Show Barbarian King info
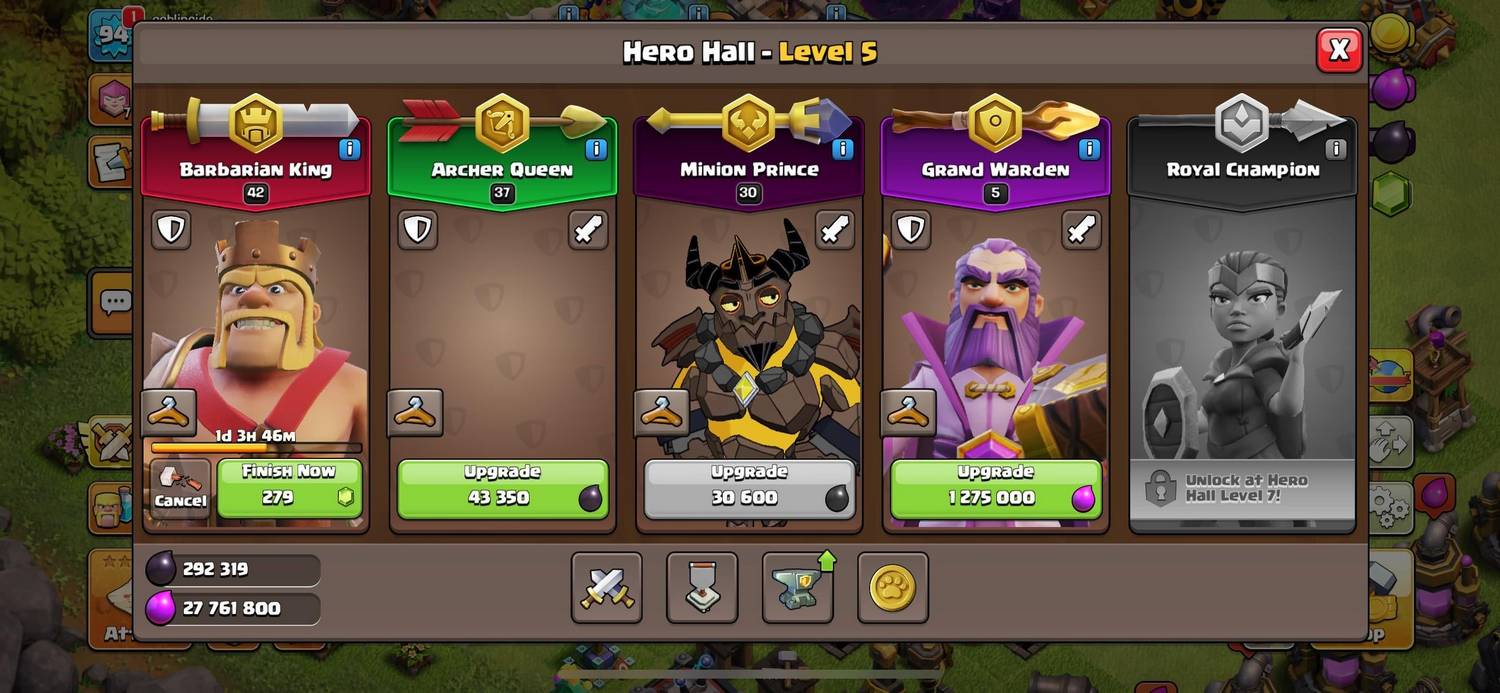Viewport: 1500px width, 693px height. tap(349, 149)
